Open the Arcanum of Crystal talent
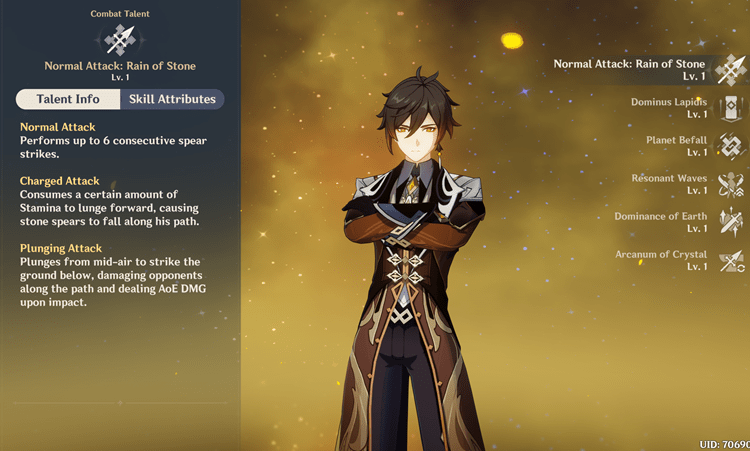The height and width of the screenshot is (451, 750). click(730, 260)
